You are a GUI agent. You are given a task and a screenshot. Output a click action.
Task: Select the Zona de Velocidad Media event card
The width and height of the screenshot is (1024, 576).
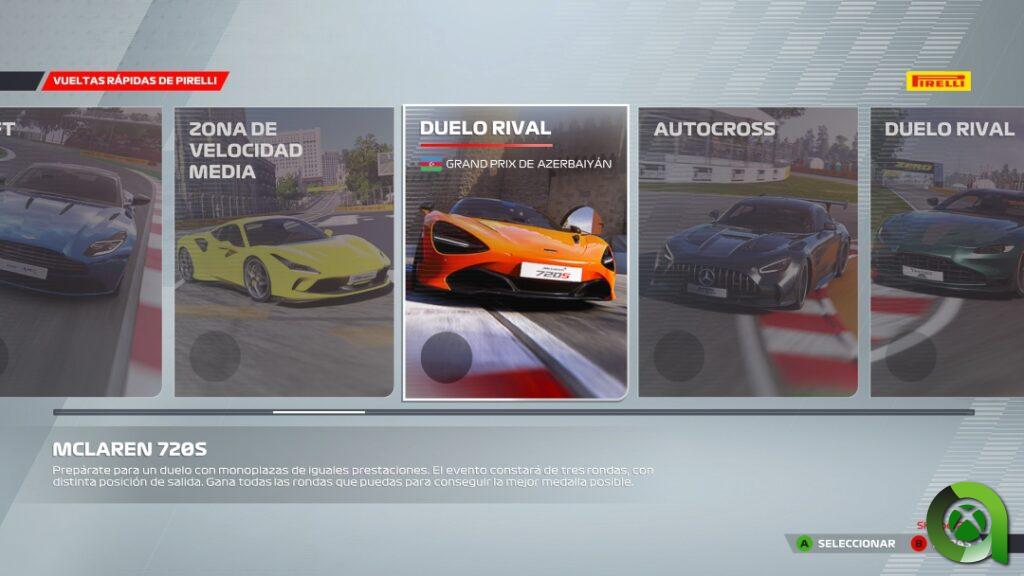click(x=284, y=252)
